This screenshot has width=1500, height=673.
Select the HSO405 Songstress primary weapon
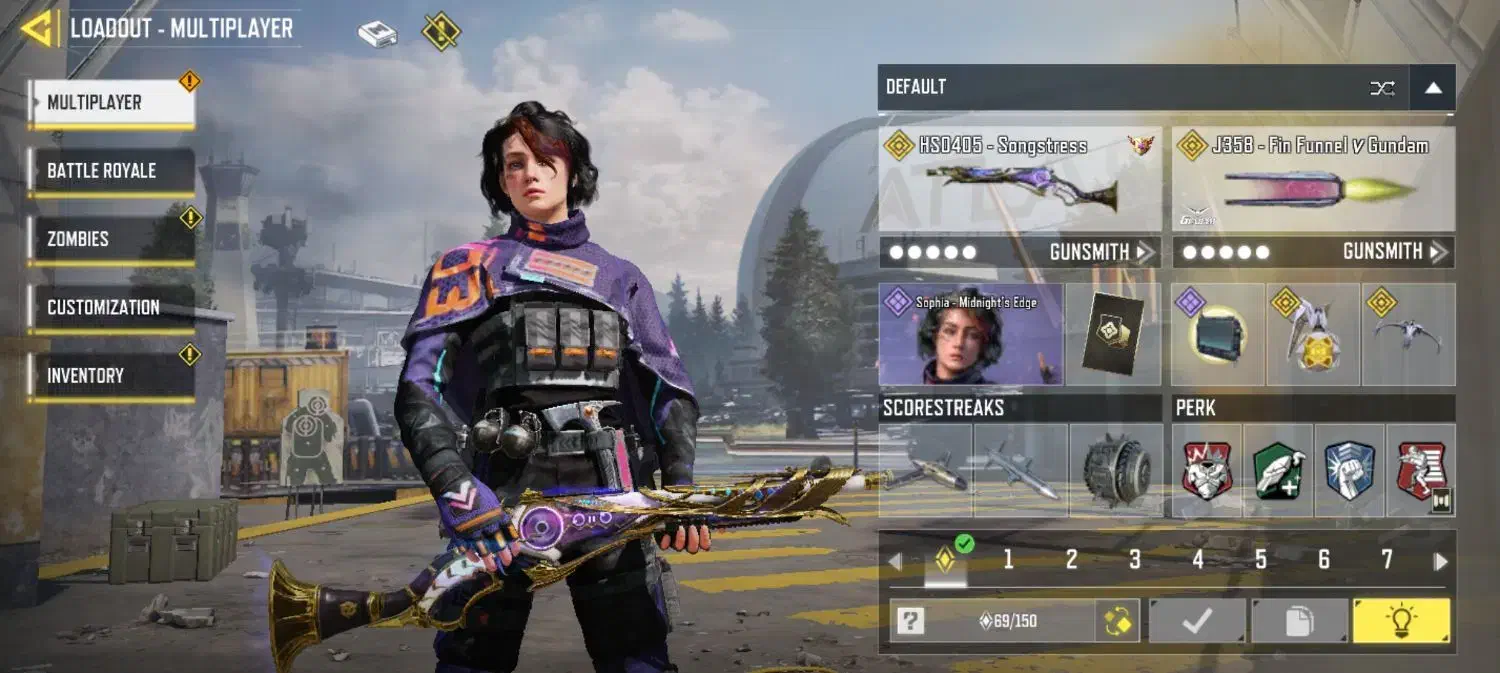1019,180
